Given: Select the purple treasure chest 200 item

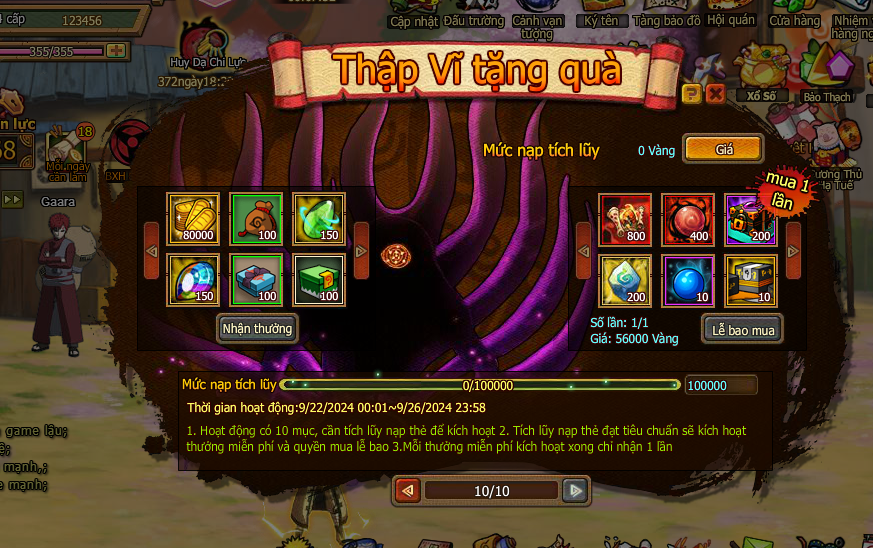Looking at the screenshot, I should pyautogui.click(x=750, y=220).
